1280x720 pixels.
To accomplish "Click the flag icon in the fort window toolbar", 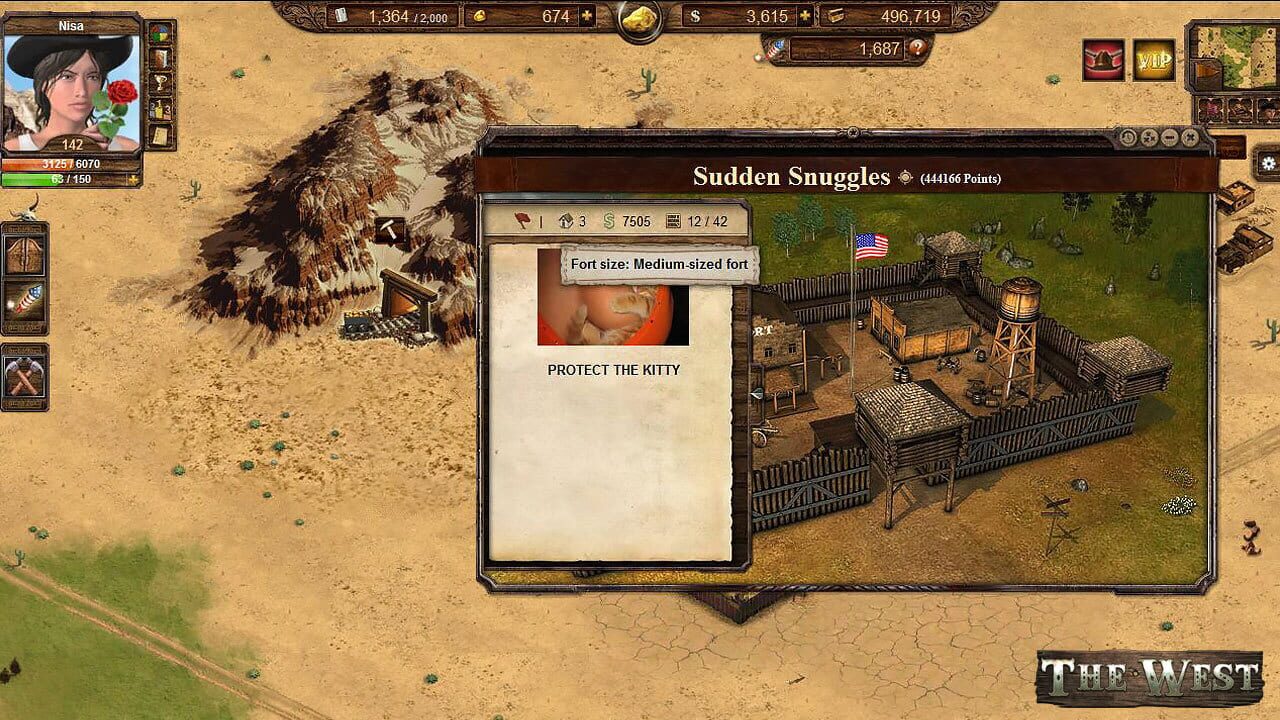I will [x=520, y=221].
